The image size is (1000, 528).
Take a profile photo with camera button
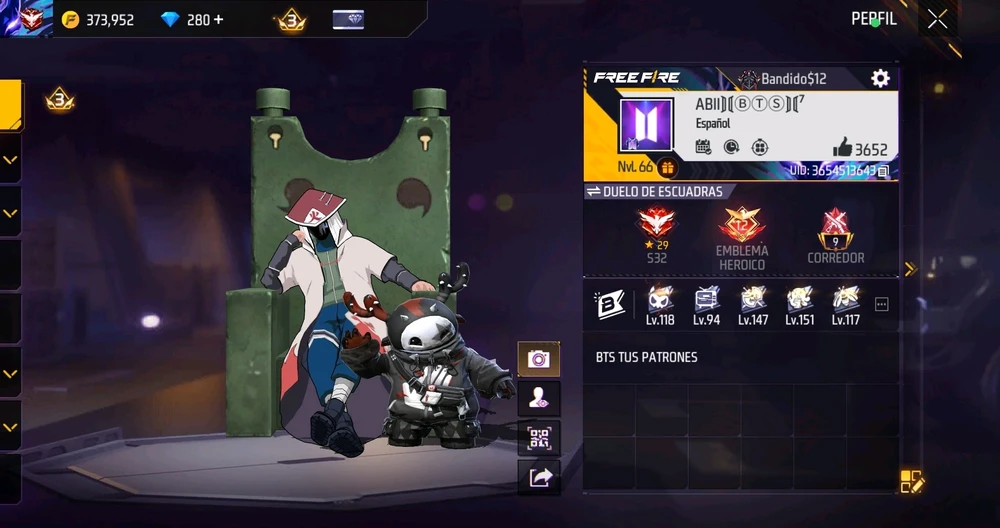[x=539, y=359]
